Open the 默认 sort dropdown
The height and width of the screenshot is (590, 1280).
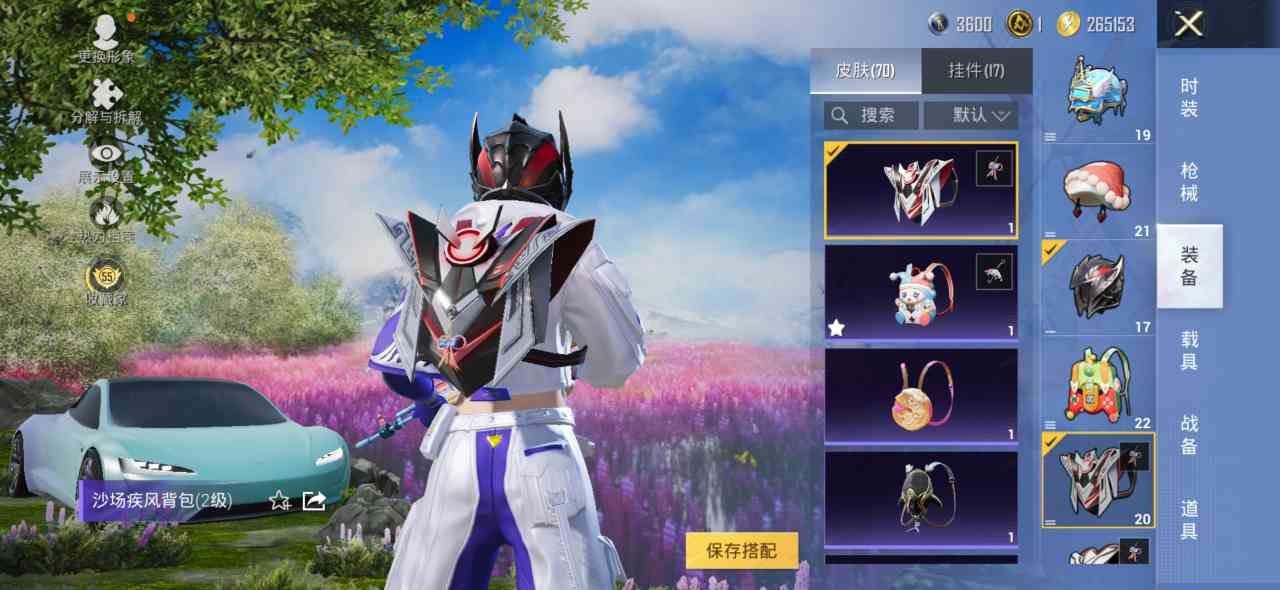tap(970, 115)
